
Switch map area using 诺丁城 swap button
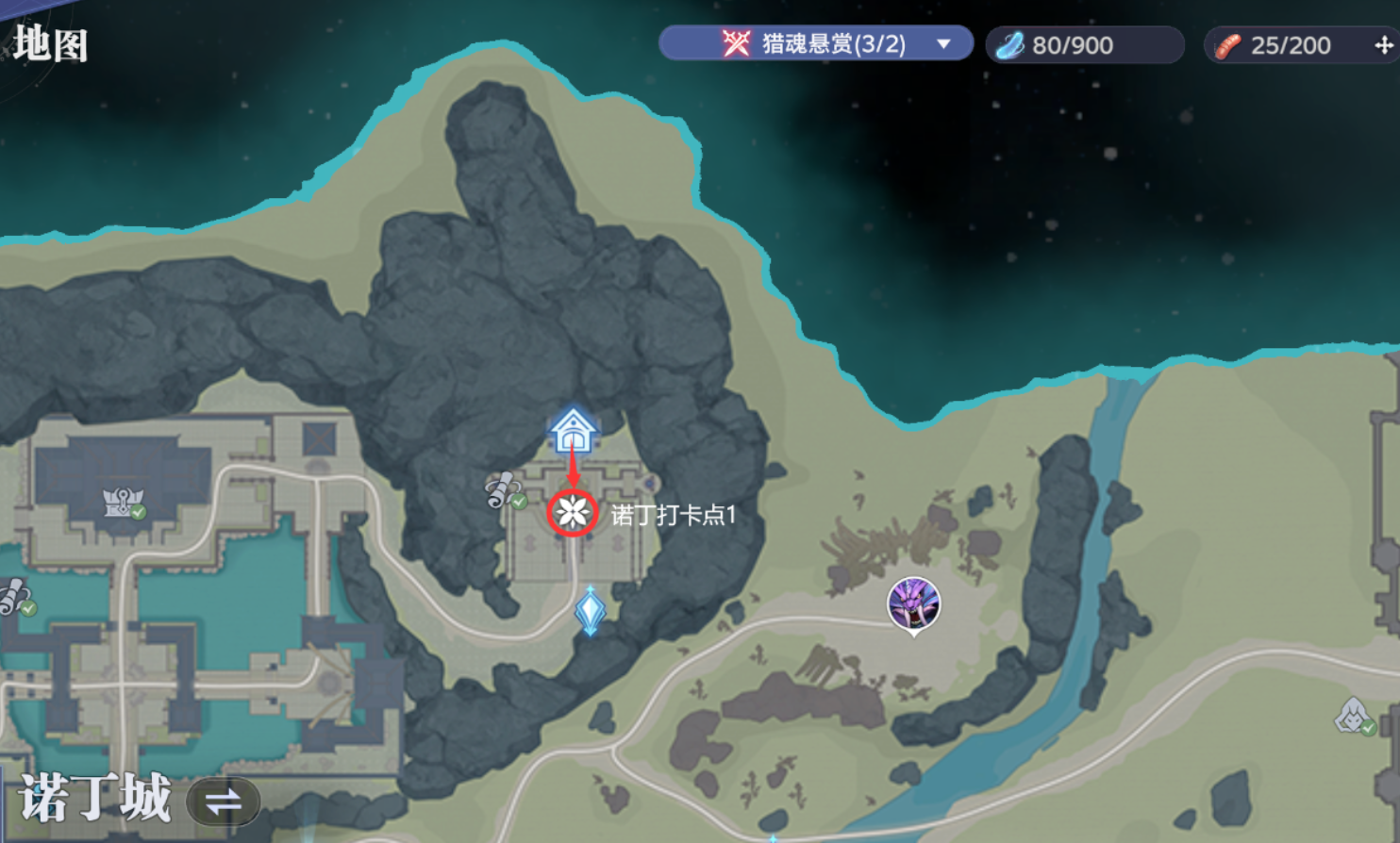tap(223, 802)
